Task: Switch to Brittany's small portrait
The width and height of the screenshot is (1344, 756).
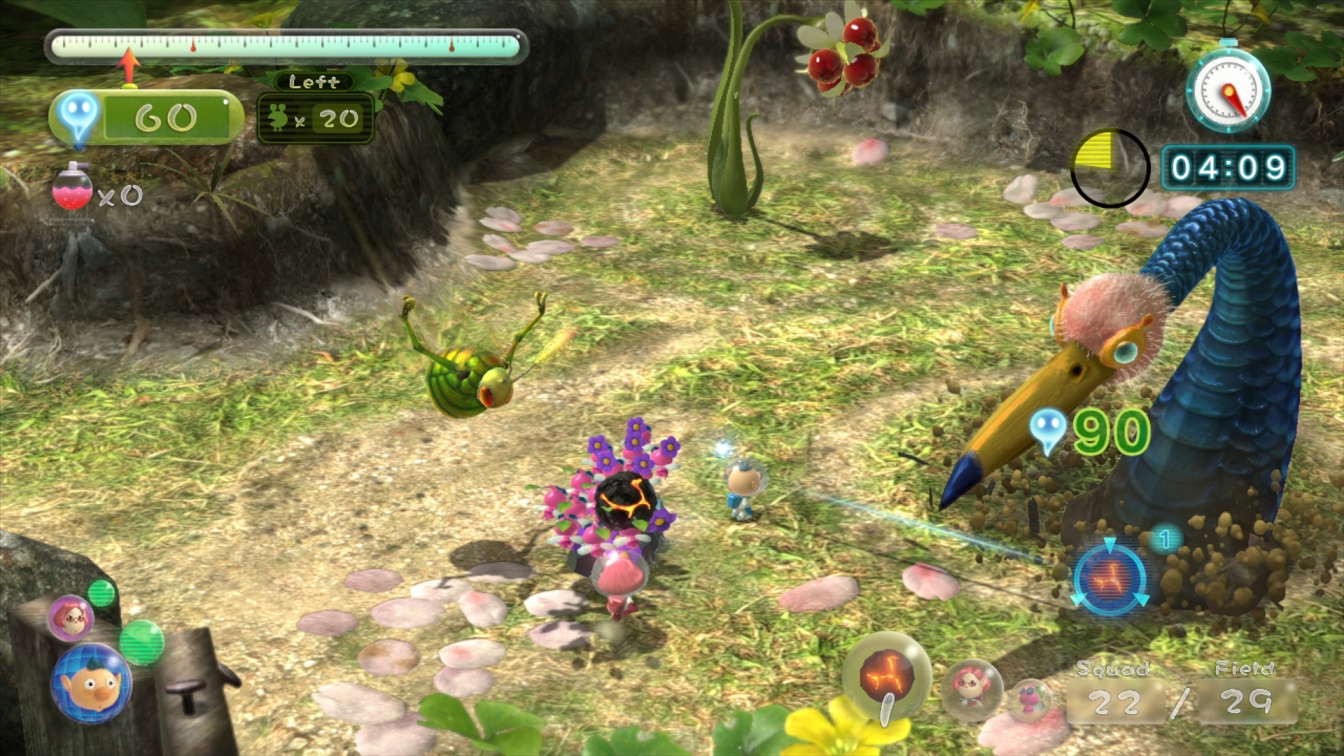Action: (x=70, y=618)
